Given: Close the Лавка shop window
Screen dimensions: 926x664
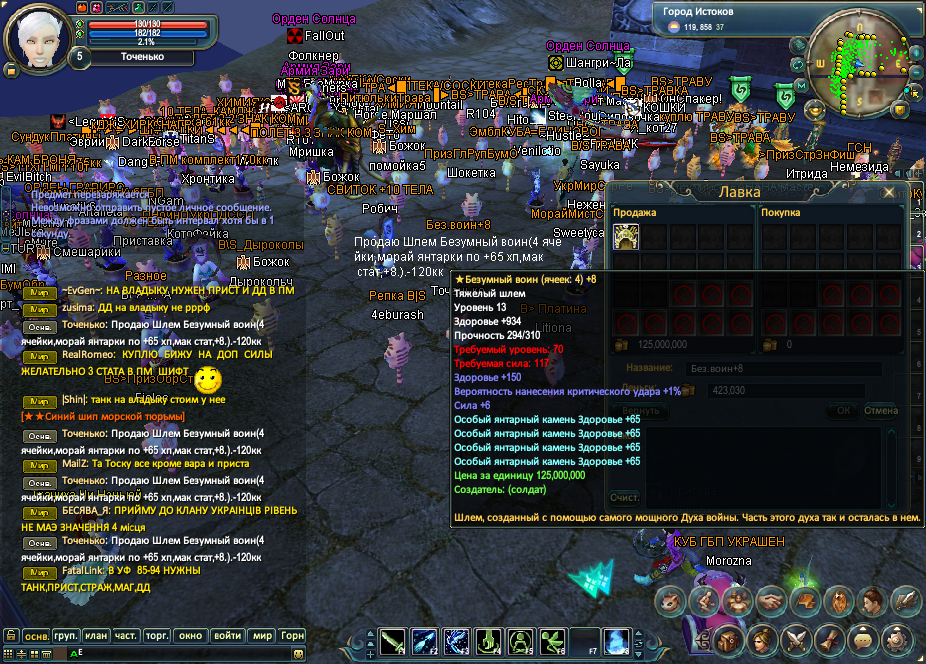Looking at the screenshot, I should click(x=889, y=193).
